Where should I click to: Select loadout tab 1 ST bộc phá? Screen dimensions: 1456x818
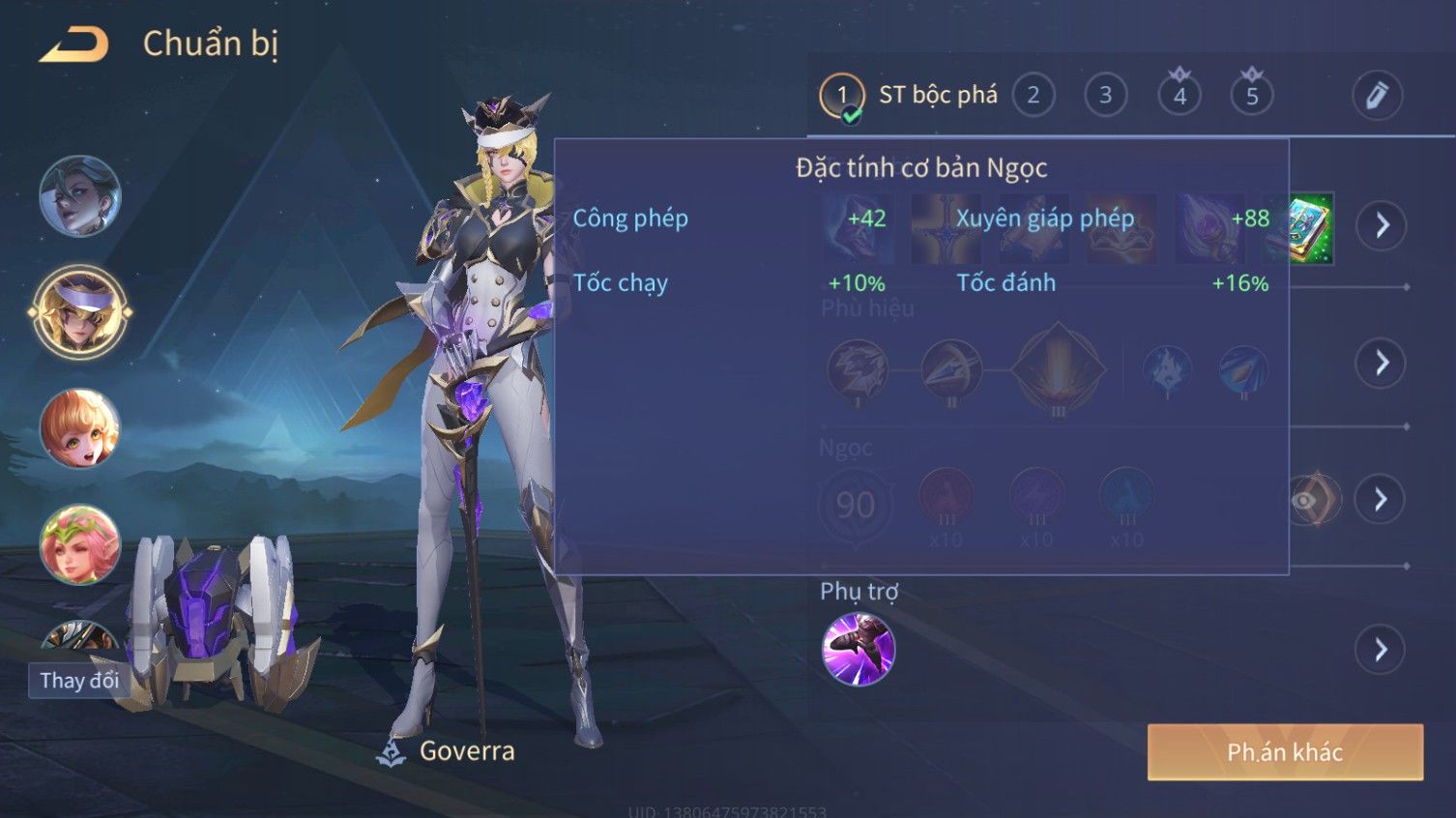[909, 96]
